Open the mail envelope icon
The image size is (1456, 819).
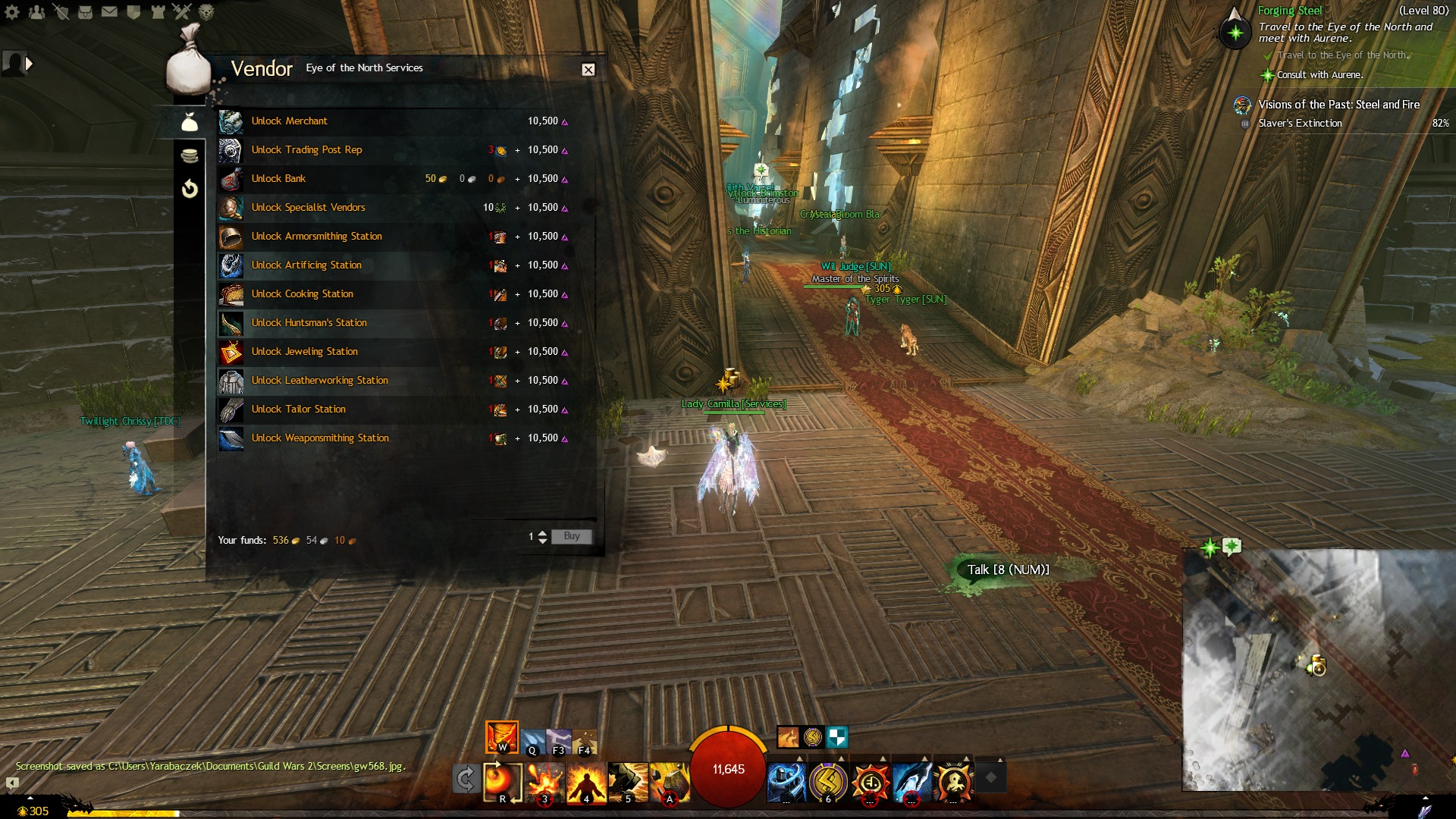click(109, 12)
